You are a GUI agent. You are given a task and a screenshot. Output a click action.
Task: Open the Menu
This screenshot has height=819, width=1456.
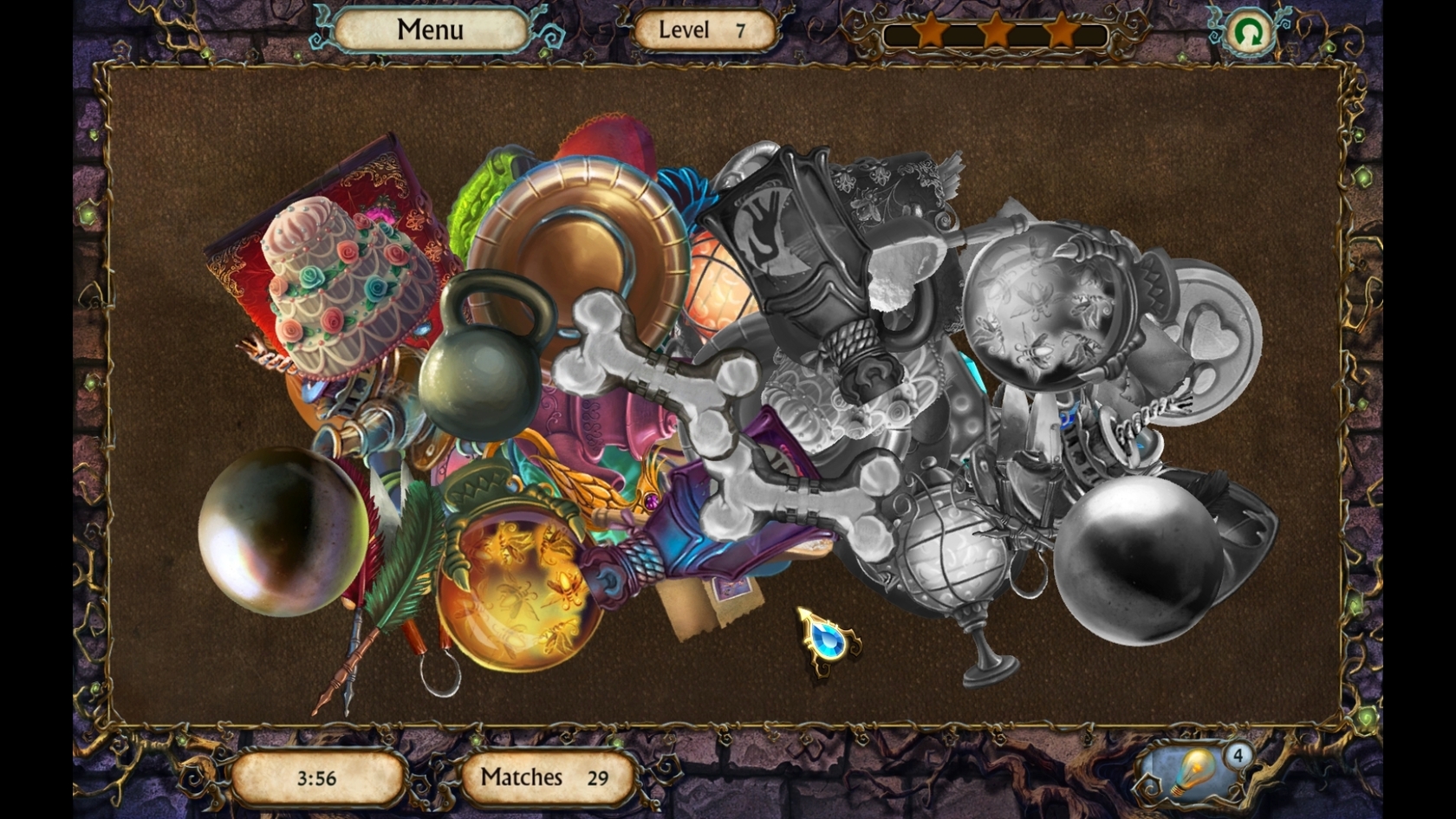[431, 29]
